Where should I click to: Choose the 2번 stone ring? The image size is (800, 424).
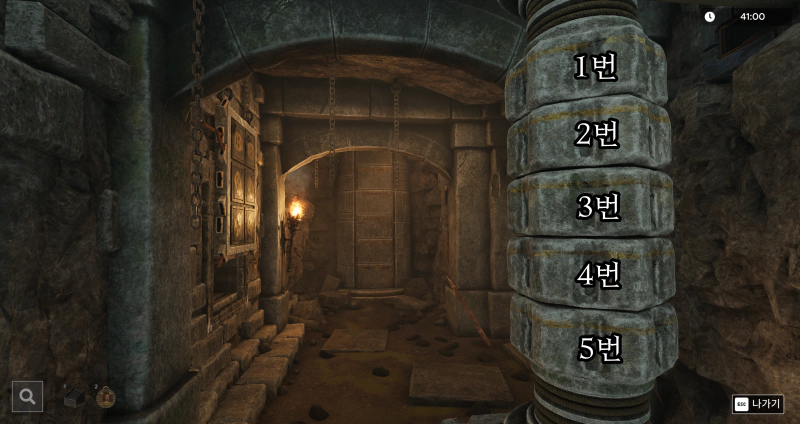[596, 136]
